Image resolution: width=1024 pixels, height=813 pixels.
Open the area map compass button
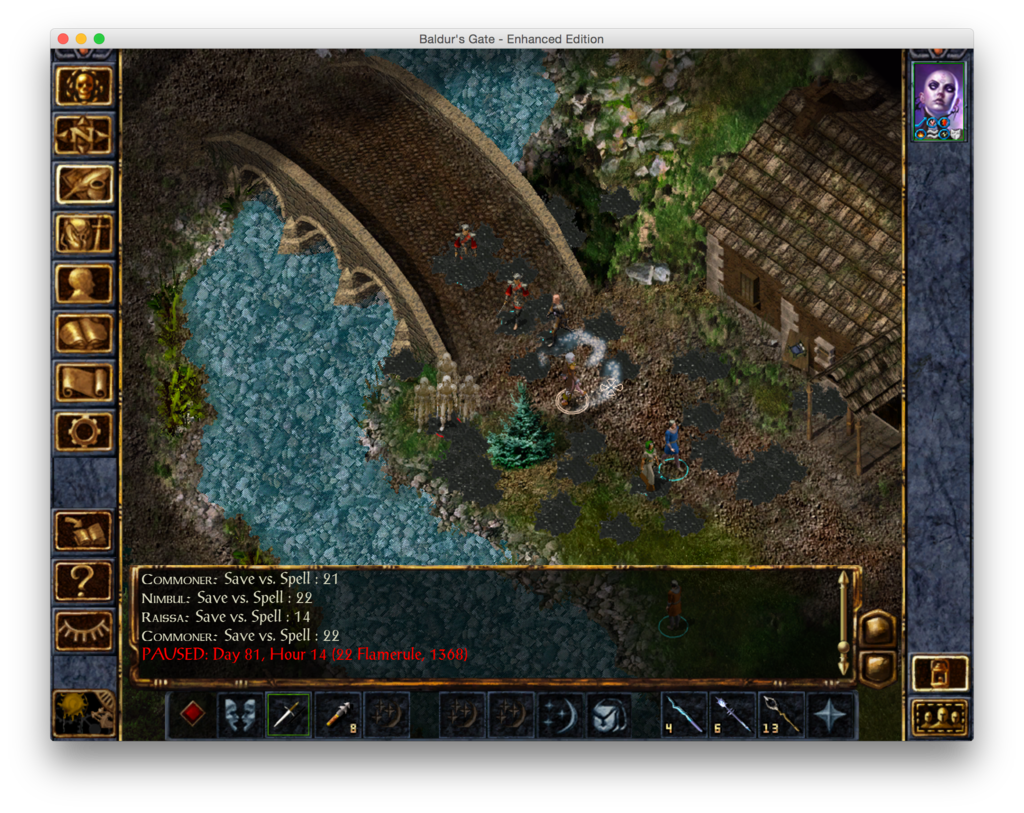coord(84,136)
